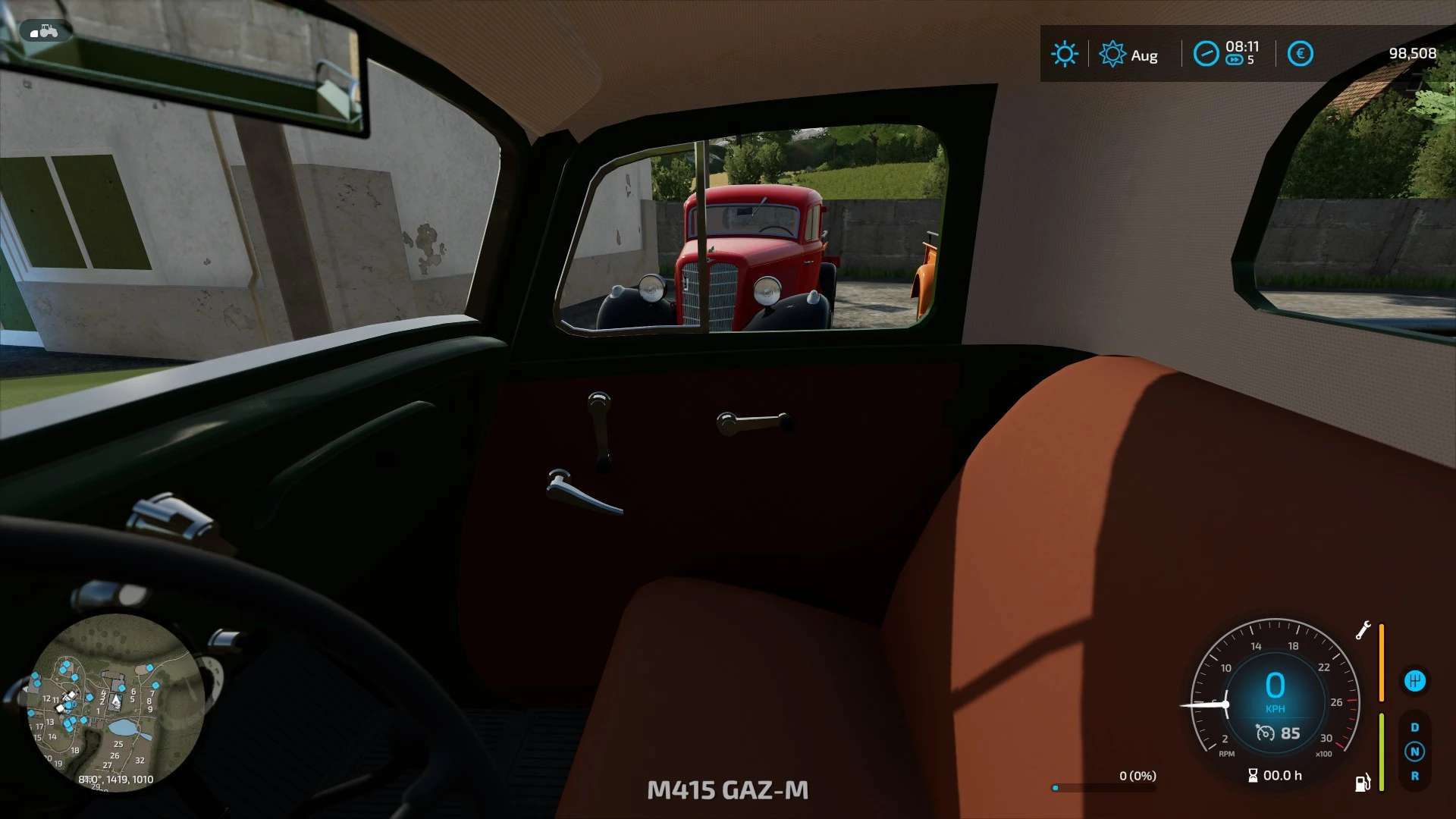
Task: Choose the R reverse gear indicator
Action: coord(1414,776)
